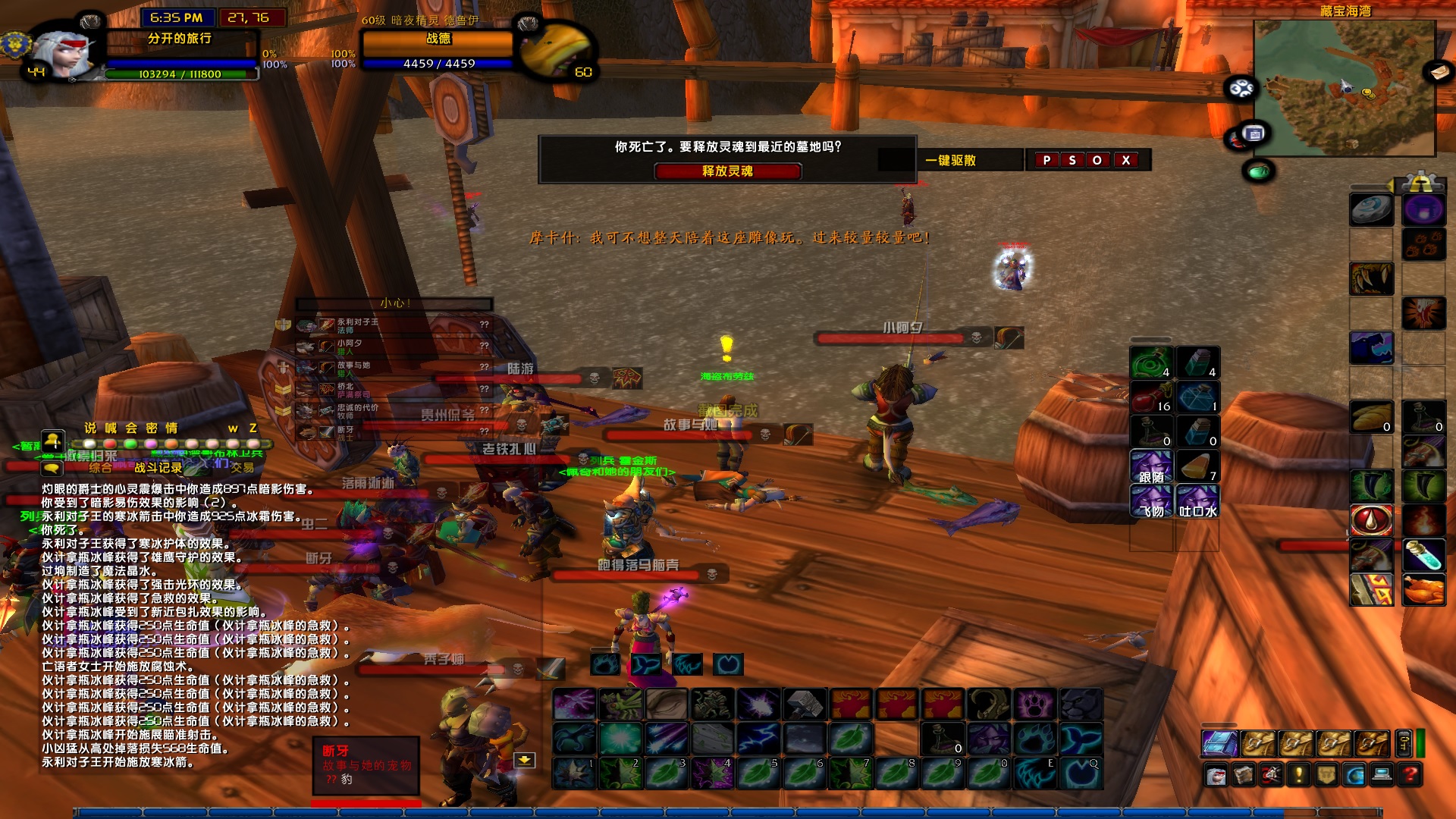Cast the spell in action slot 1

tap(574, 773)
